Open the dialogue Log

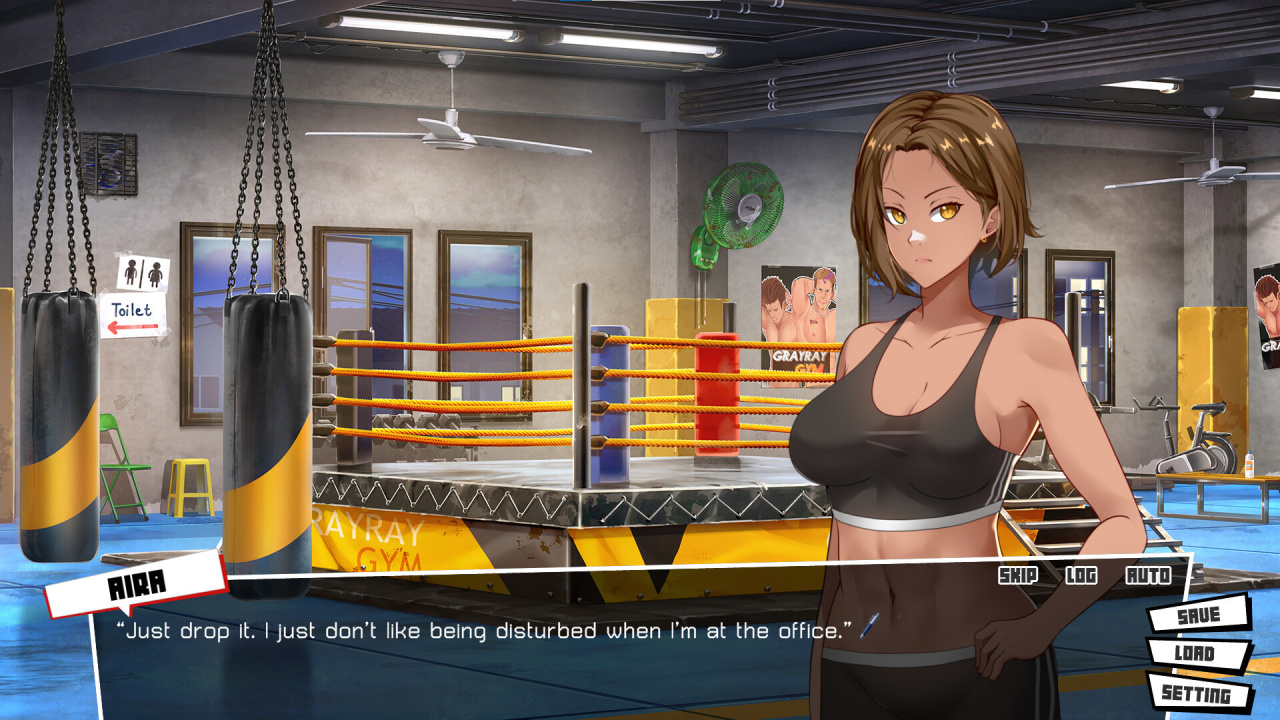(1081, 575)
